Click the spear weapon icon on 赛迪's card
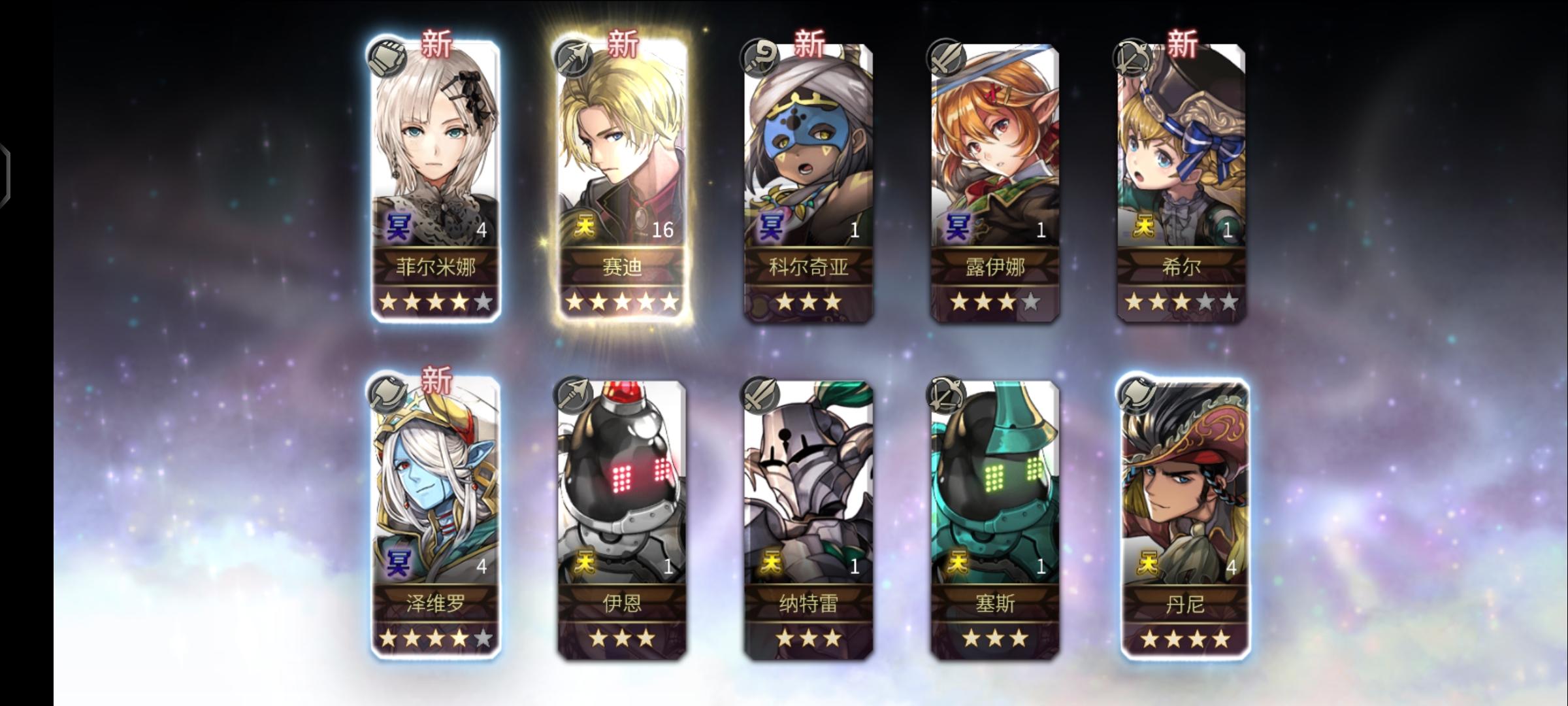This screenshot has height=706, width=1568. tap(572, 55)
